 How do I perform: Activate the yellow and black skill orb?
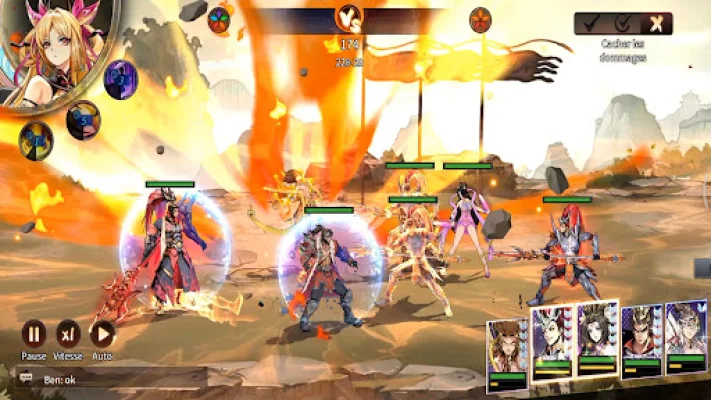(x=35, y=140)
